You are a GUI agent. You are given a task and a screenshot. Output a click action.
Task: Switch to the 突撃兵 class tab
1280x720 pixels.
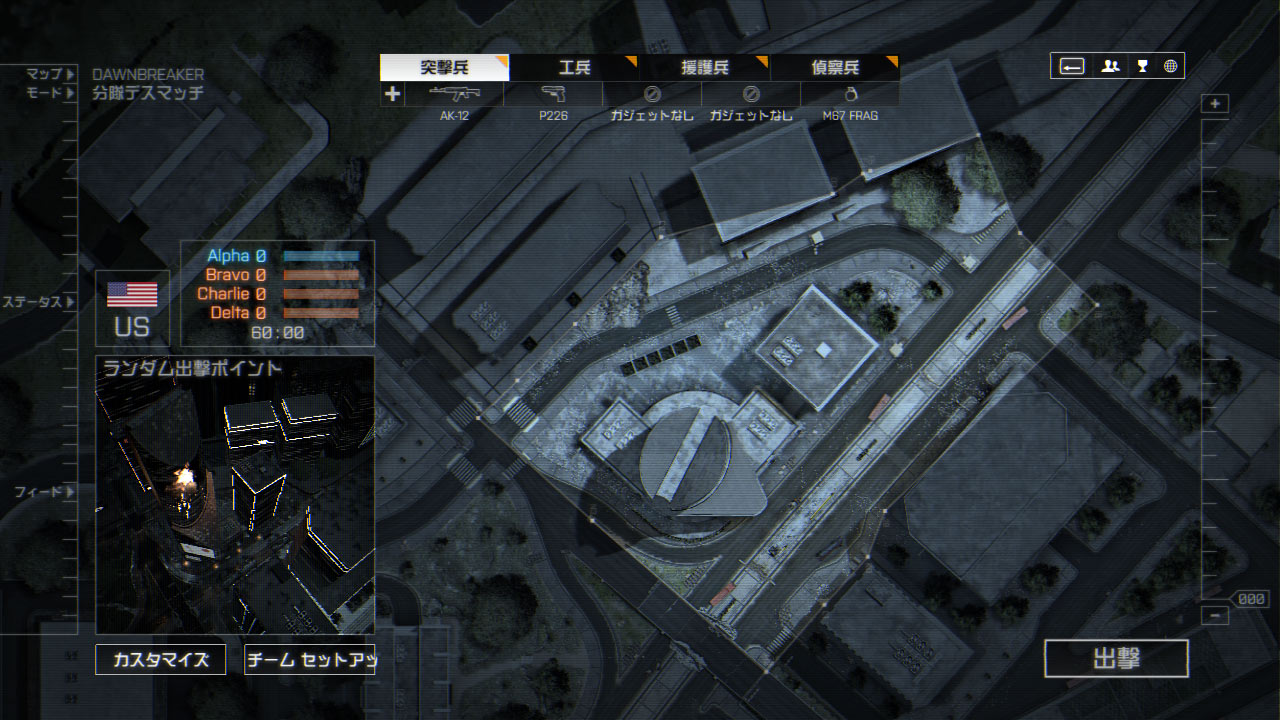pyautogui.click(x=444, y=68)
